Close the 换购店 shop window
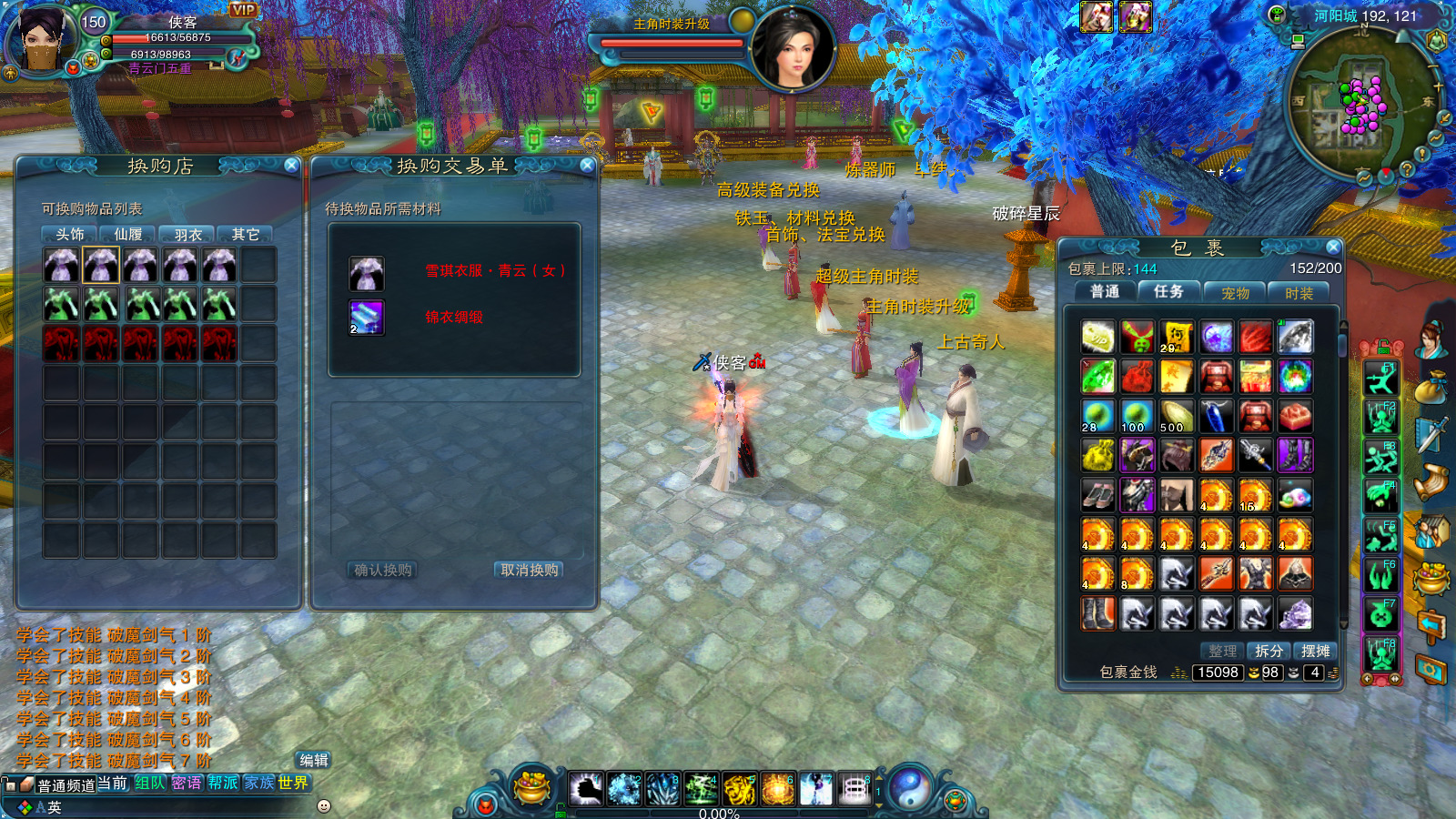The width and height of the screenshot is (1456, 819). [291, 165]
